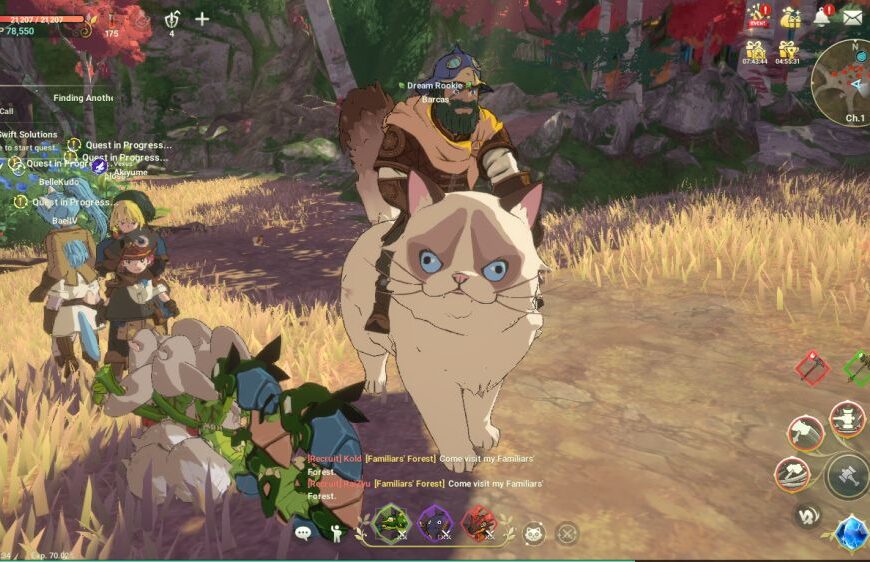The image size is (870, 562).
Task: Select the Swift Solutions quest entry
Action: 30,134
